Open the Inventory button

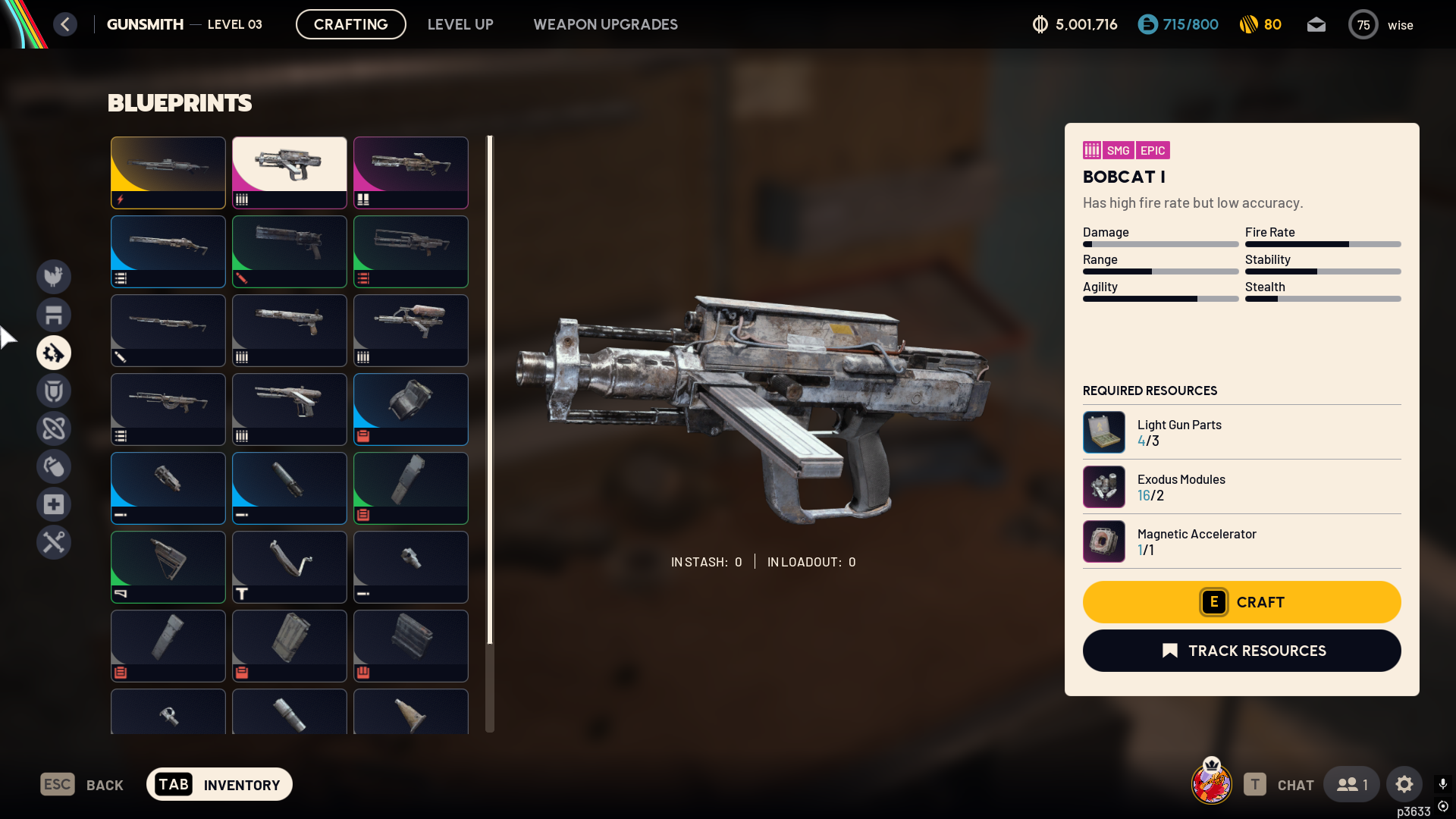[219, 784]
